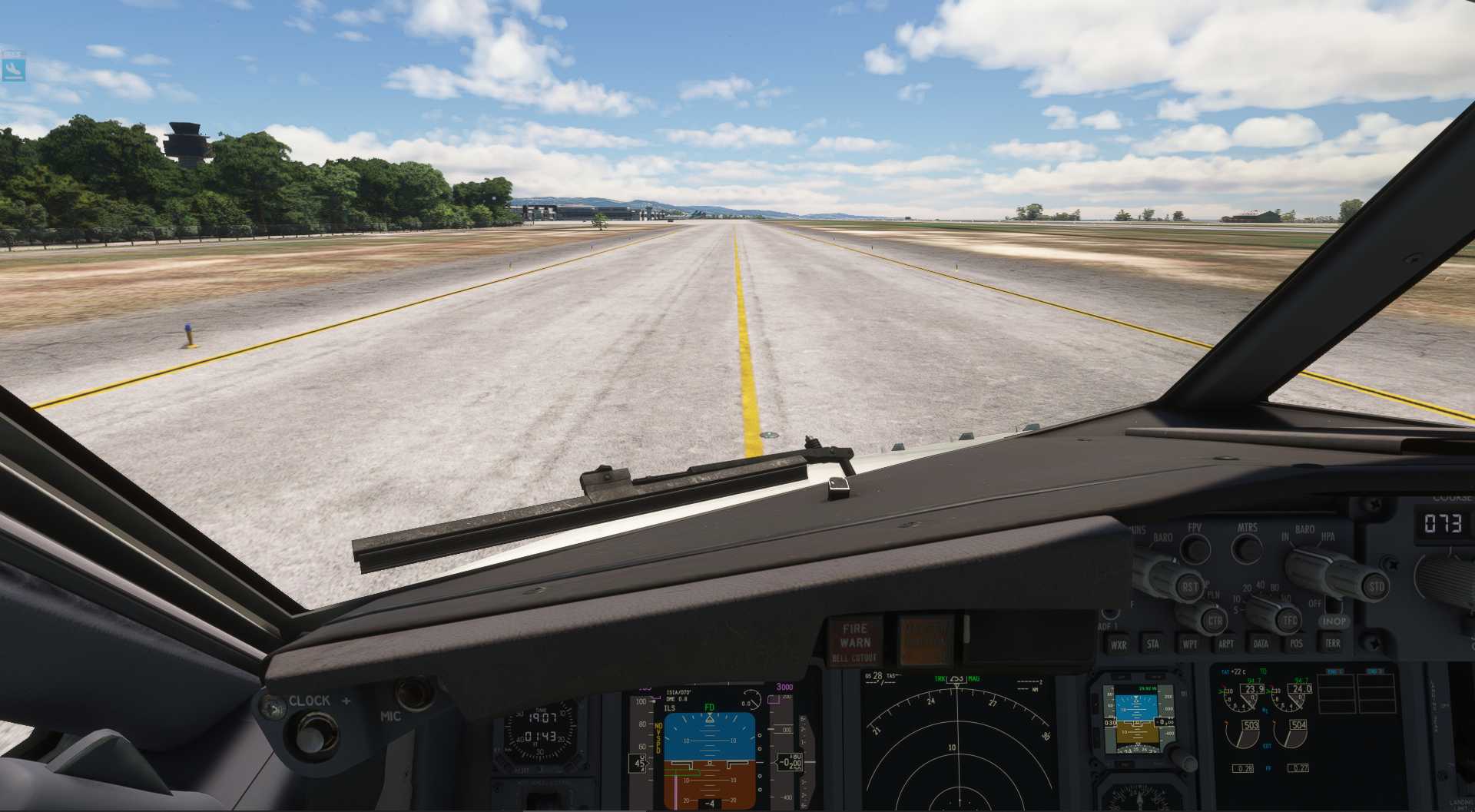Reset the amber master caution light
Screen dimensions: 1475x812
(925, 640)
